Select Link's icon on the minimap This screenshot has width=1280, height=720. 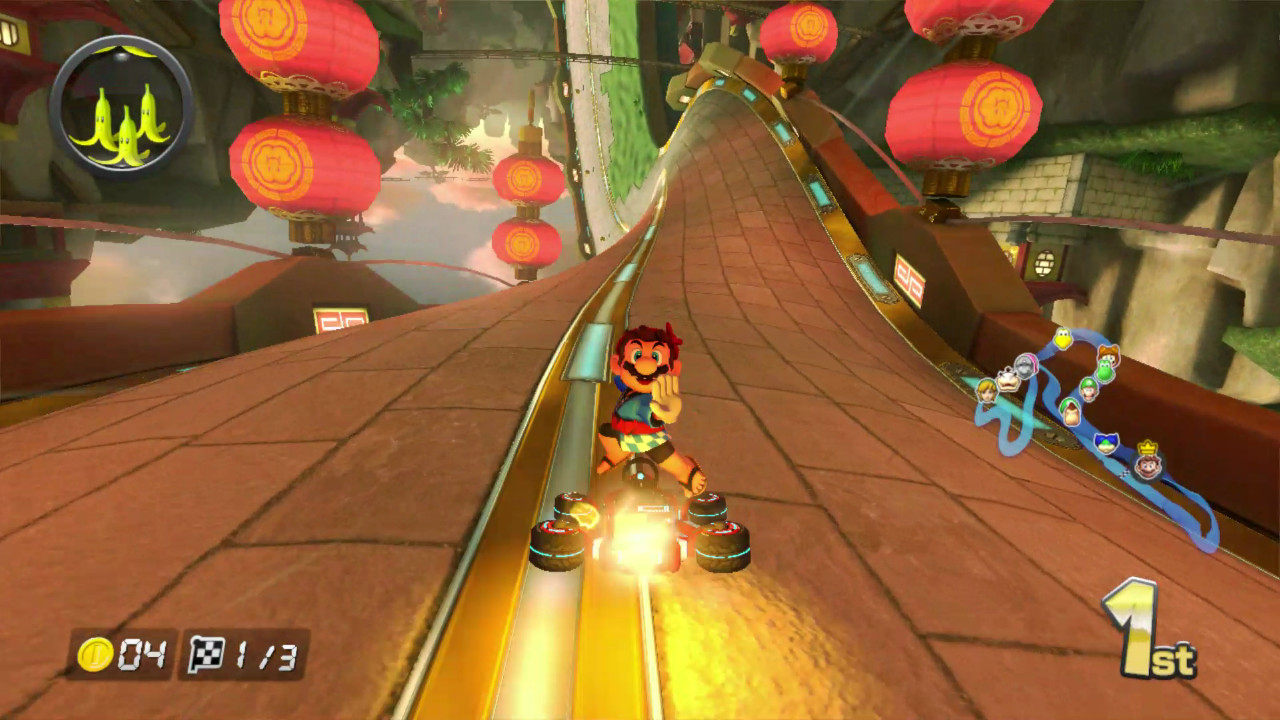987,392
